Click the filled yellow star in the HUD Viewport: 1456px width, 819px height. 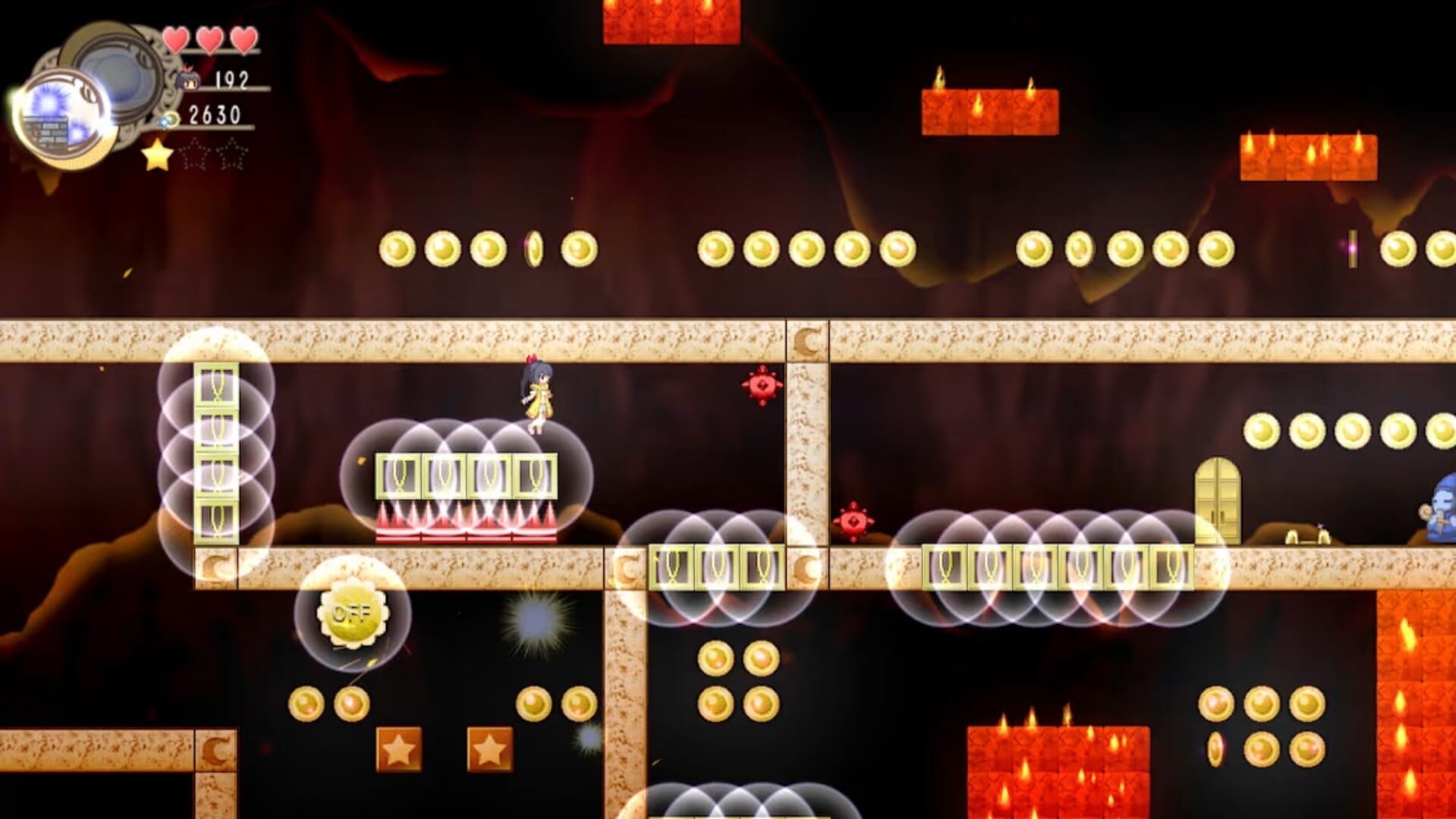(156, 157)
